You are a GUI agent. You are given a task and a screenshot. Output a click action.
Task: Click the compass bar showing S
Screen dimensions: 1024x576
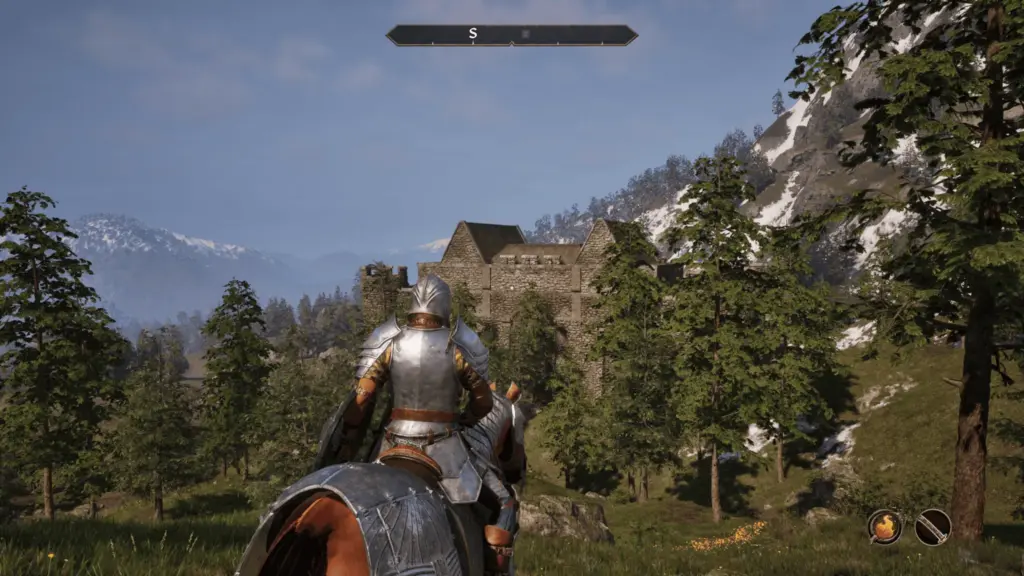(x=511, y=35)
